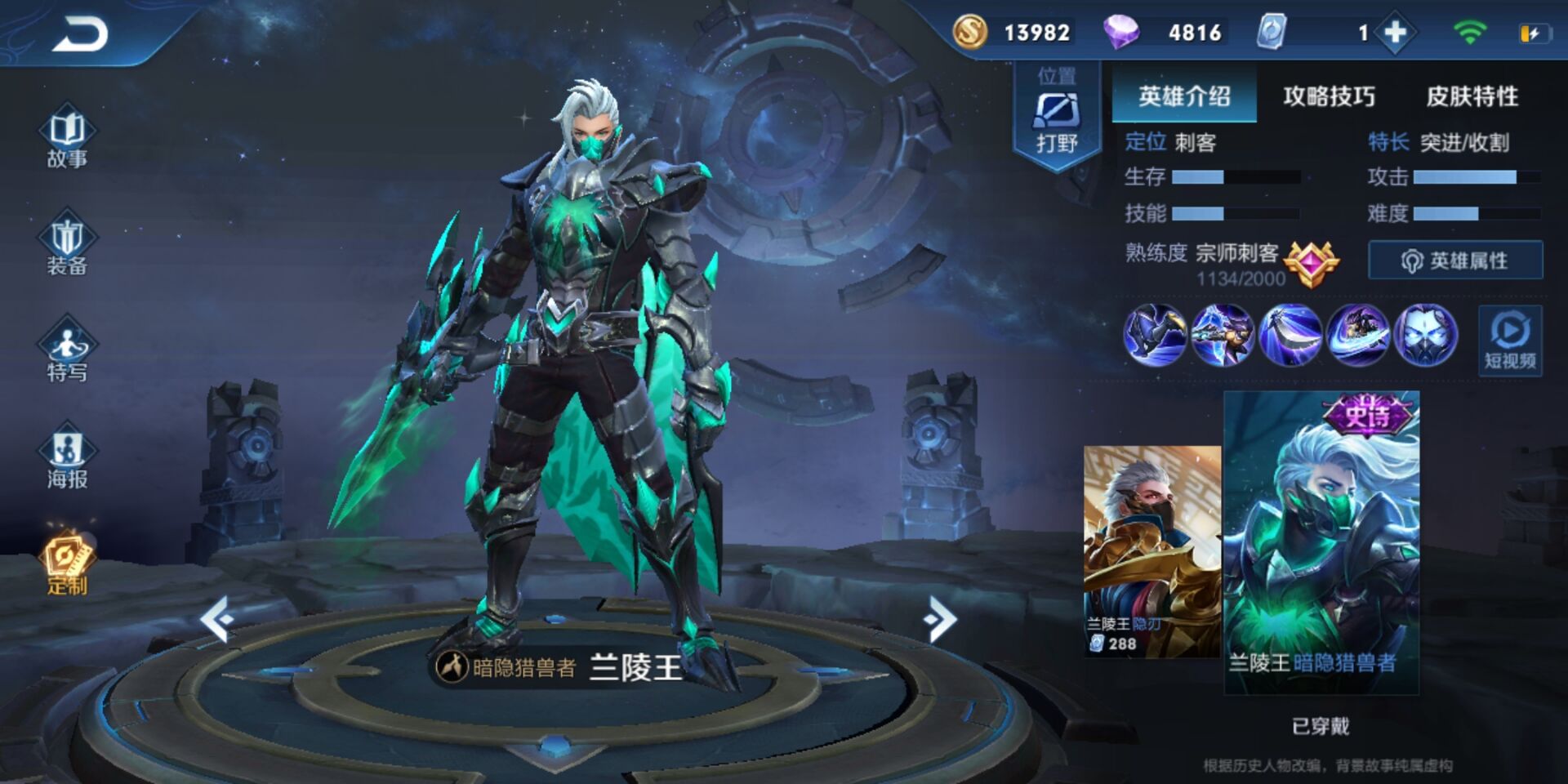
Task: View the crescent blade skill icon
Action: click(x=1290, y=335)
